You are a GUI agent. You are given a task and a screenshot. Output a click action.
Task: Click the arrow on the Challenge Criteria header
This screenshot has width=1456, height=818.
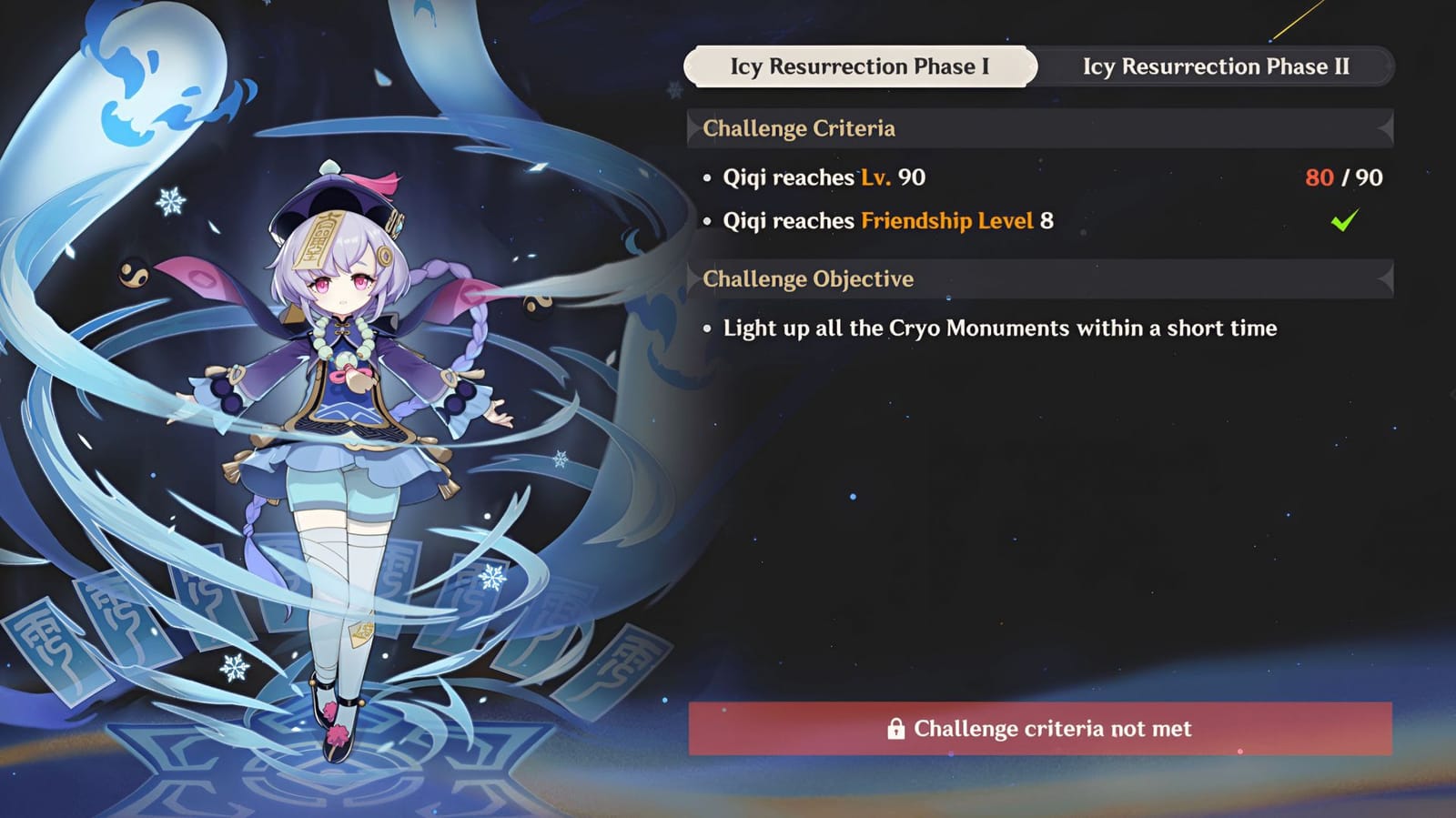pos(1384,128)
